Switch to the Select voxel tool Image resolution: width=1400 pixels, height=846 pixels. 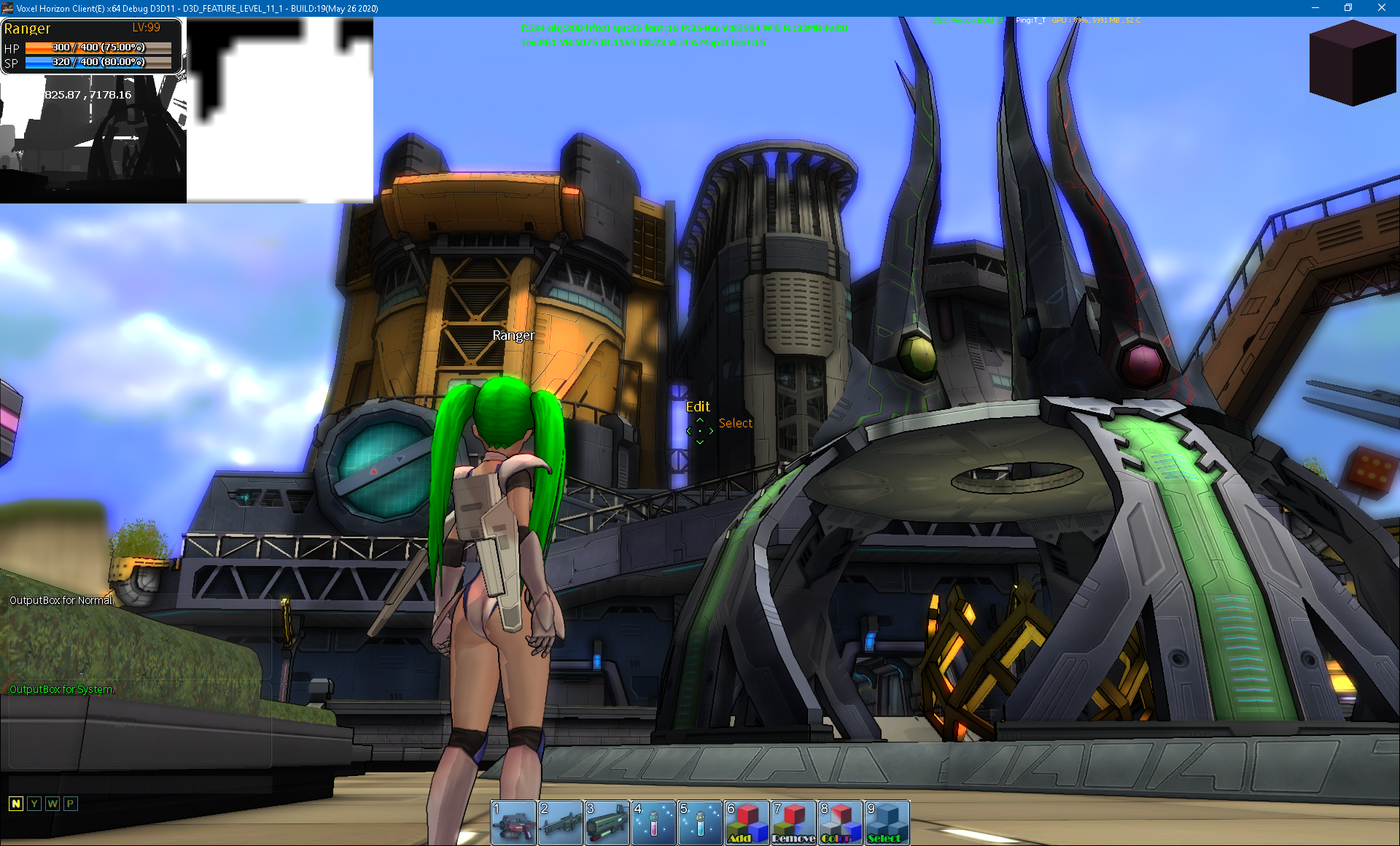coord(887,823)
